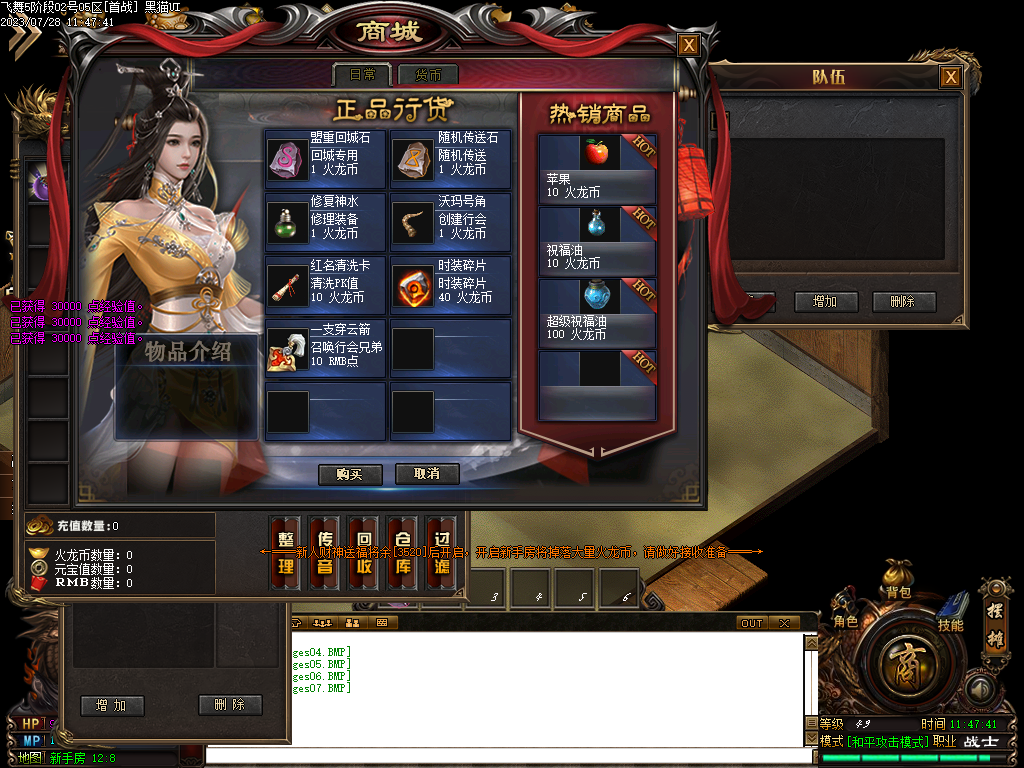Close the 商城 shop window
1024x768 pixels.
coord(688,45)
